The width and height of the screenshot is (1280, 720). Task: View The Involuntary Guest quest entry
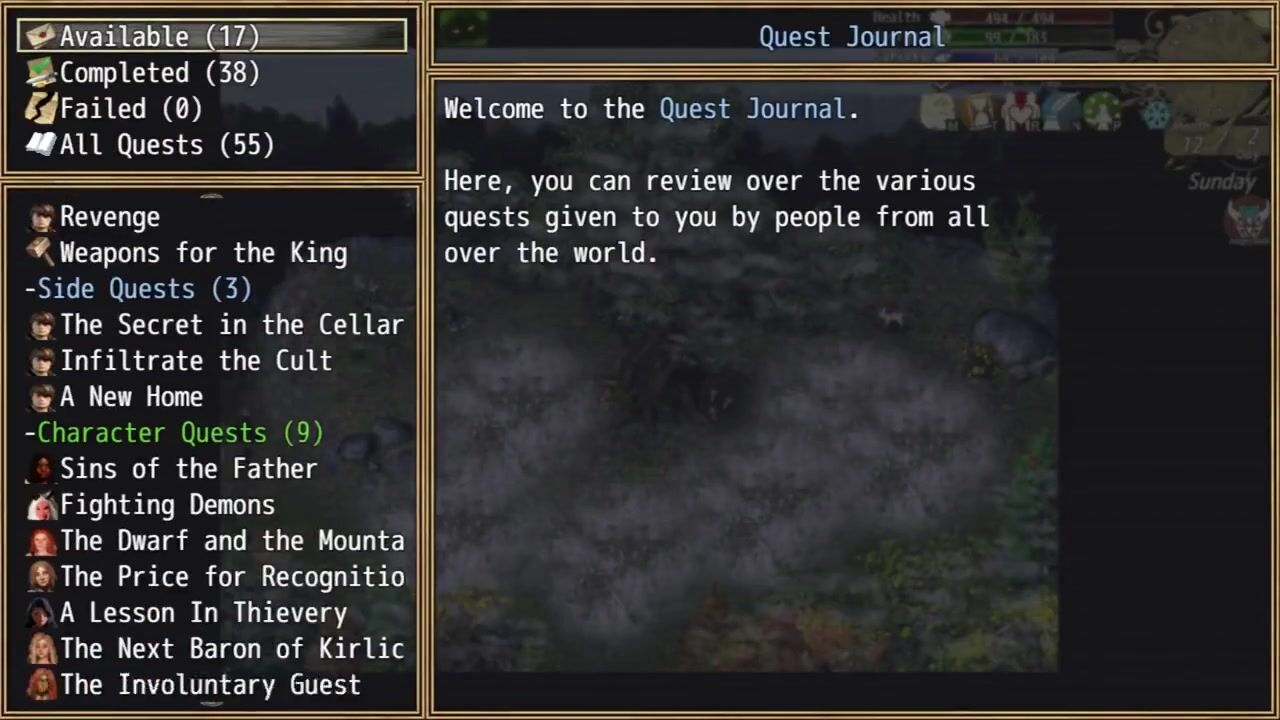click(x=210, y=685)
